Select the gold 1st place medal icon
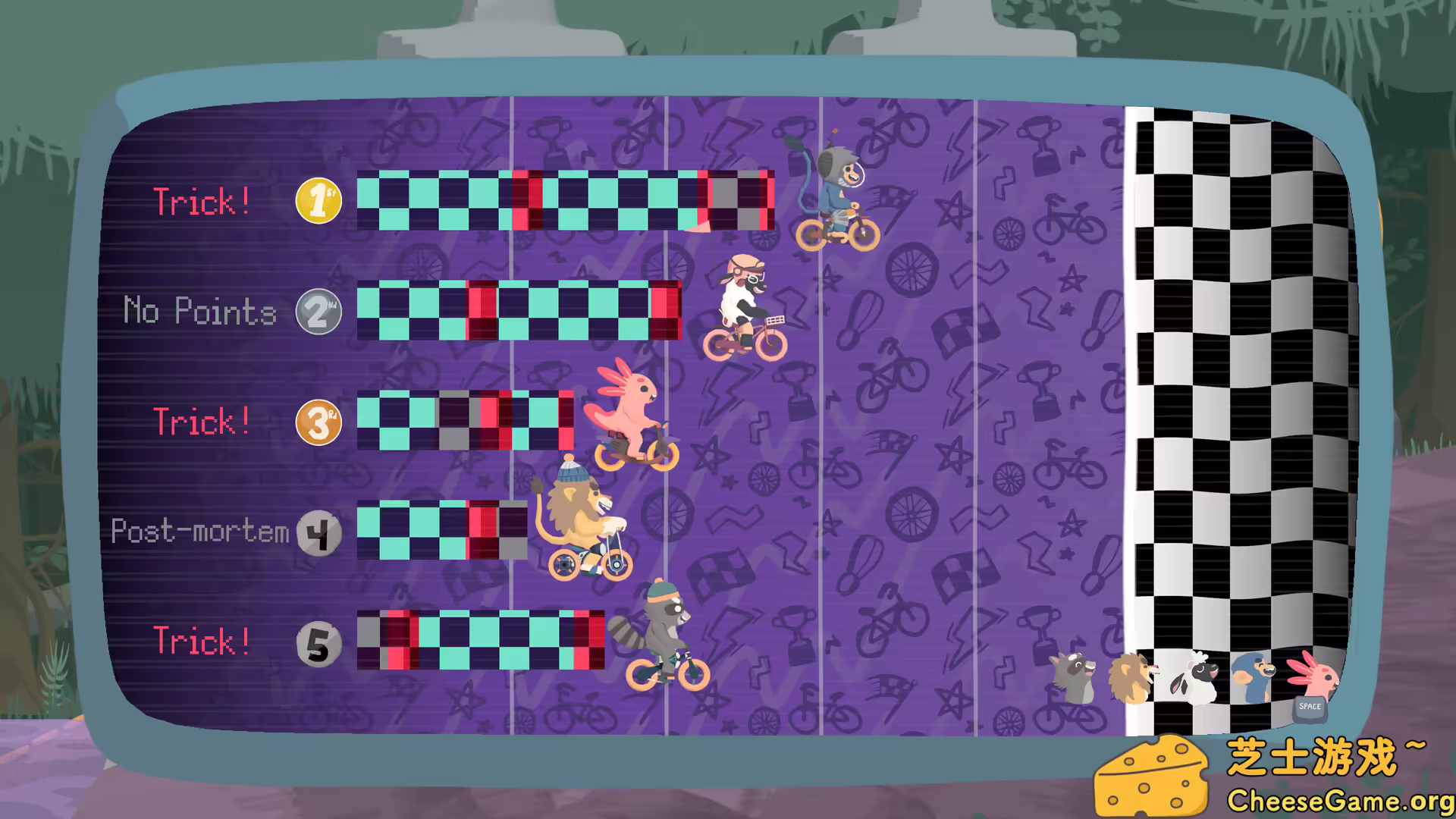The height and width of the screenshot is (819, 1456). pyautogui.click(x=318, y=200)
